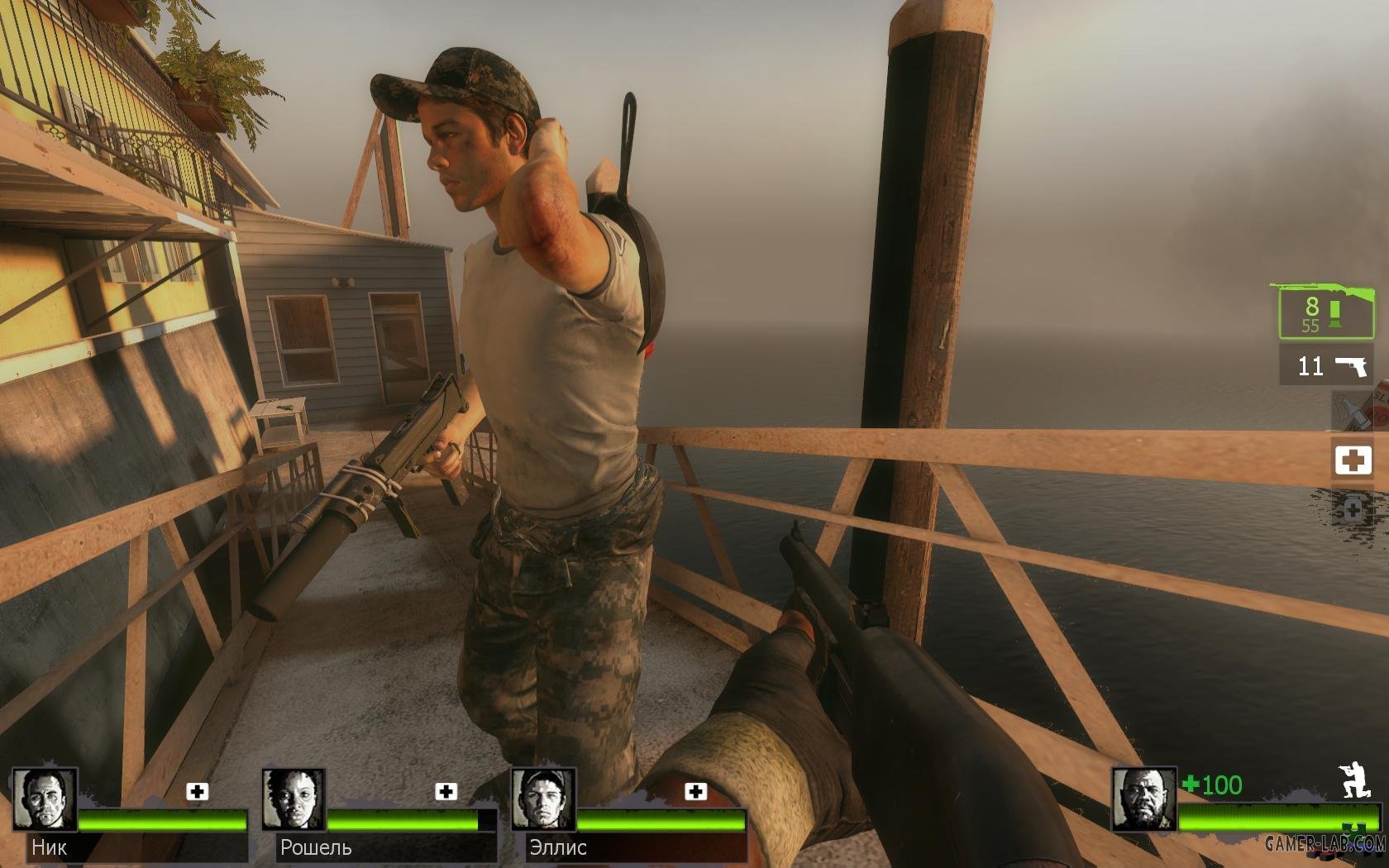The height and width of the screenshot is (868, 1389).
Task: Select the shotgun primary weapon slot
Action: tap(1326, 311)
